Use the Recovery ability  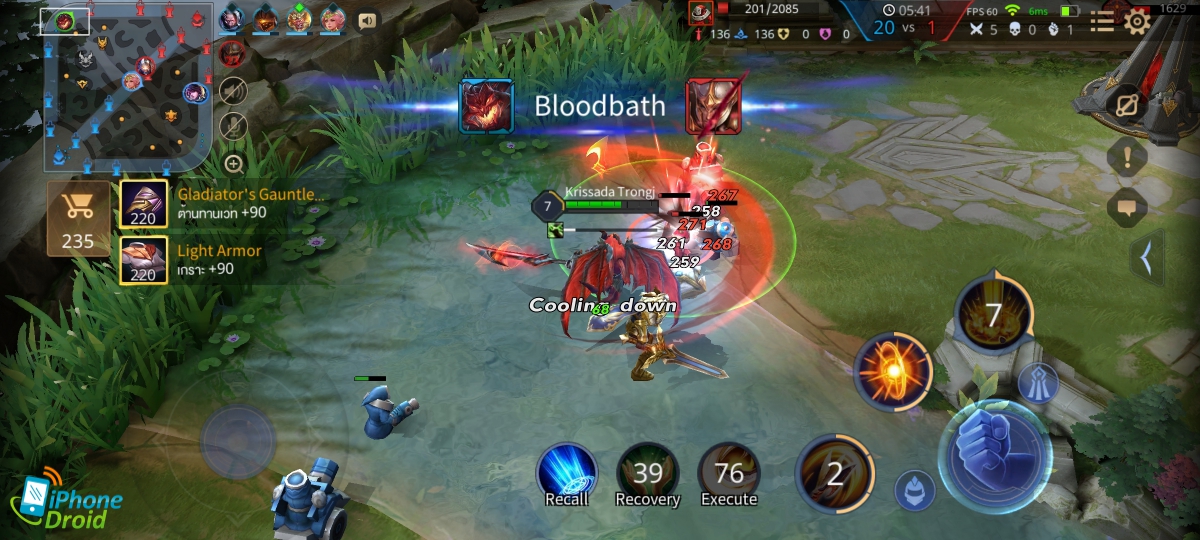(647, 473)
